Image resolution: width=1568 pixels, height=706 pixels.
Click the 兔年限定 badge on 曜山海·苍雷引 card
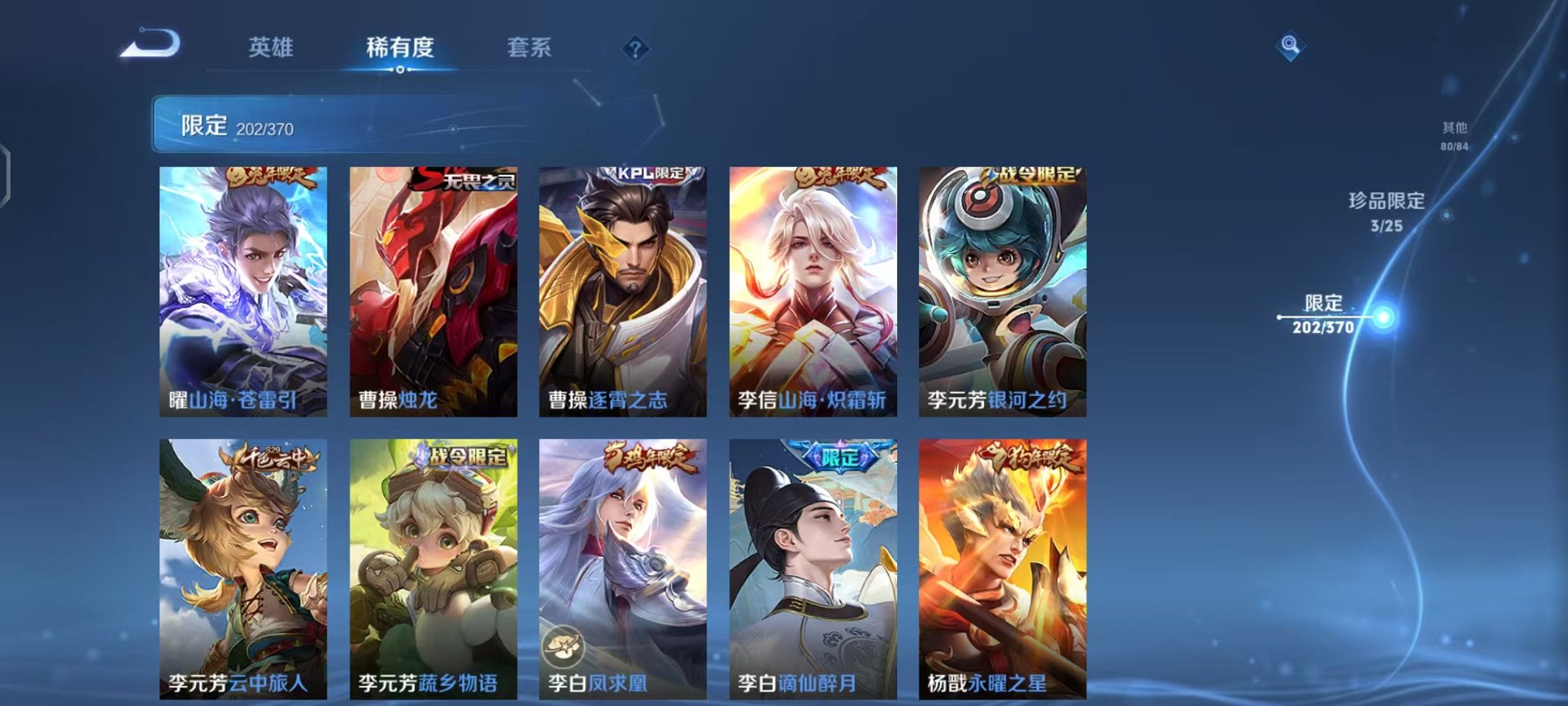click(x=273, y=178)
